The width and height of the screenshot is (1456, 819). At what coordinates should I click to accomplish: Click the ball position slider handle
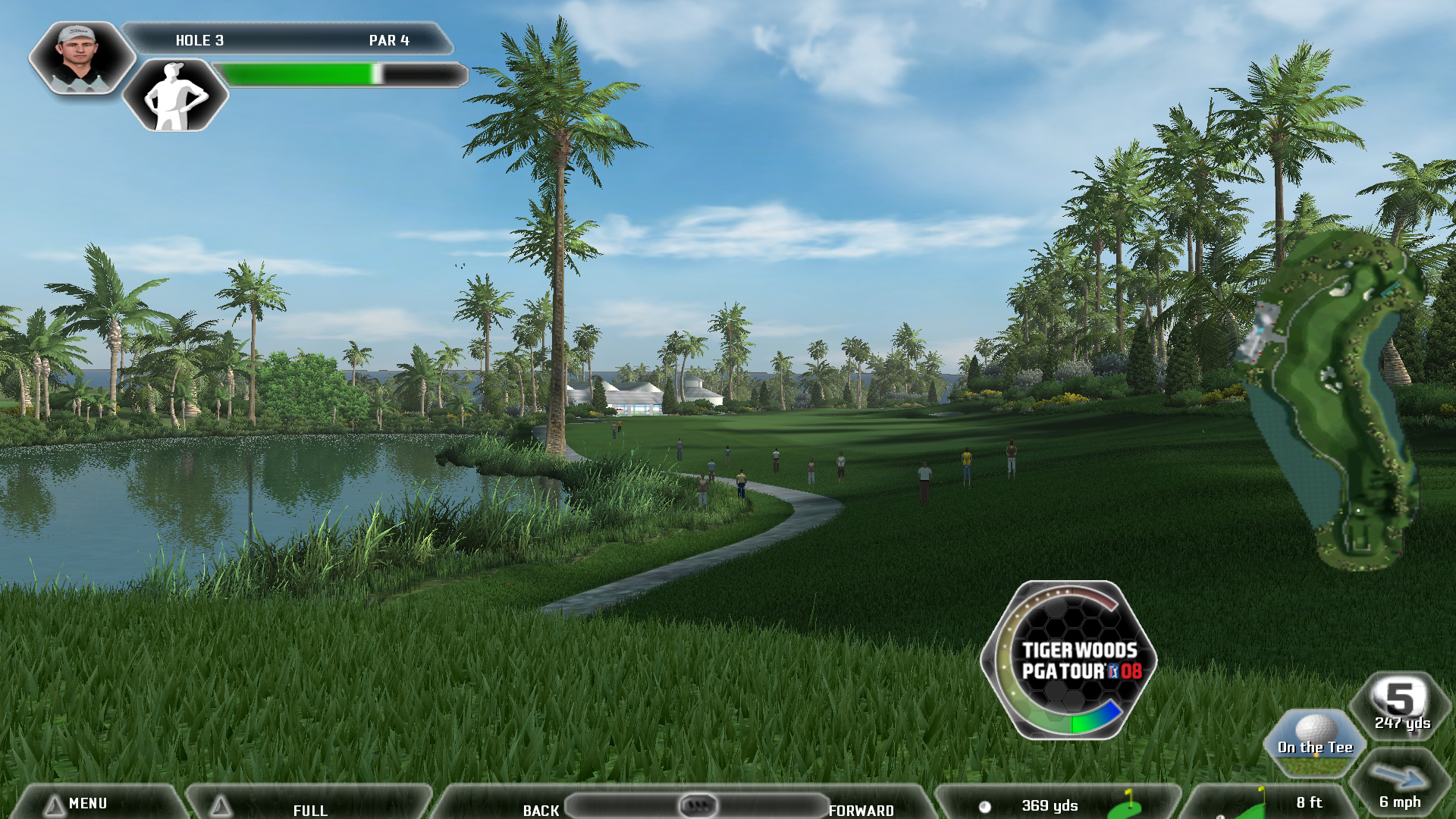(698, 805)
